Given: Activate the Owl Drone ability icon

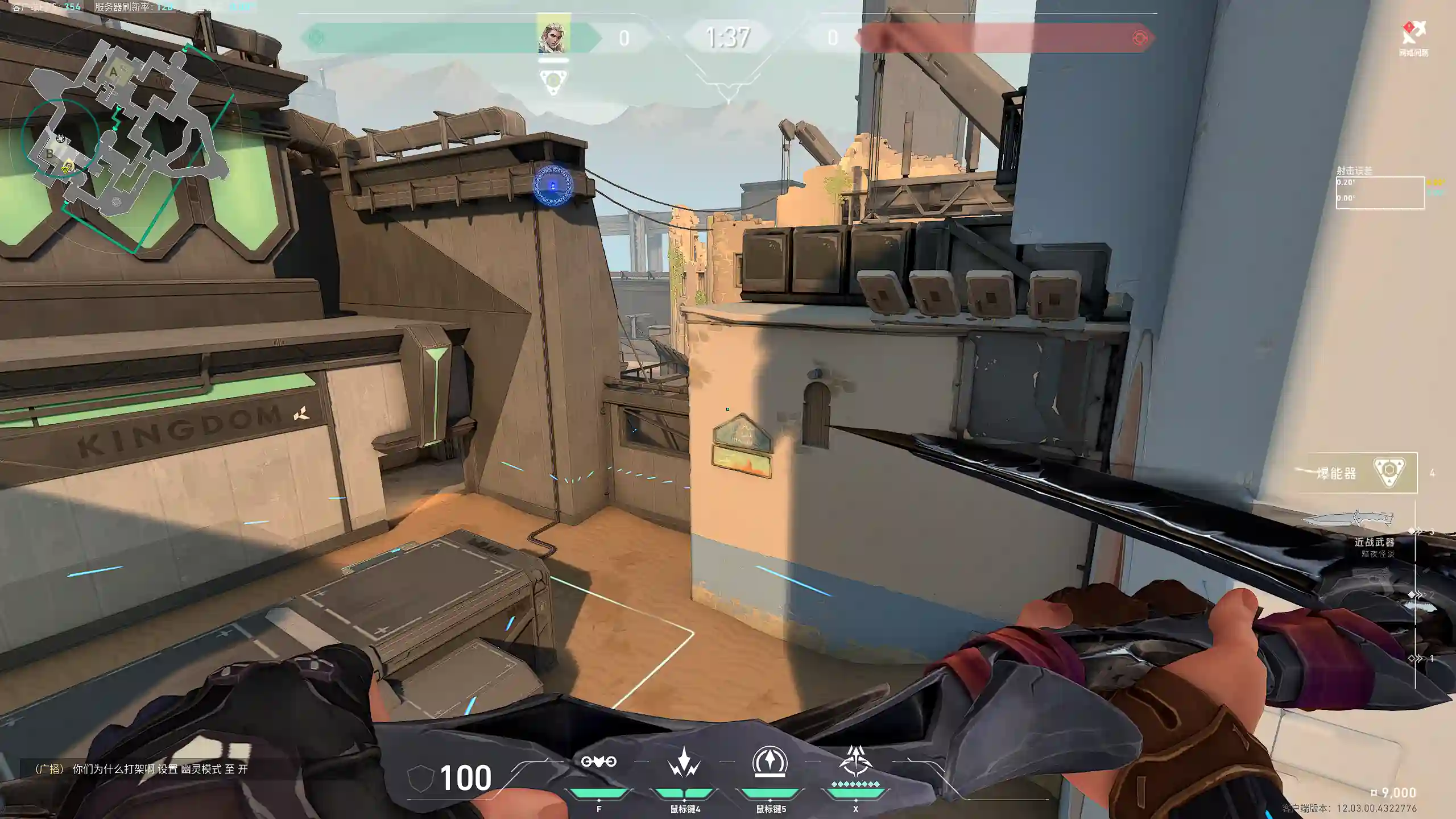Looking at the screenshot, I should [598, 762].
